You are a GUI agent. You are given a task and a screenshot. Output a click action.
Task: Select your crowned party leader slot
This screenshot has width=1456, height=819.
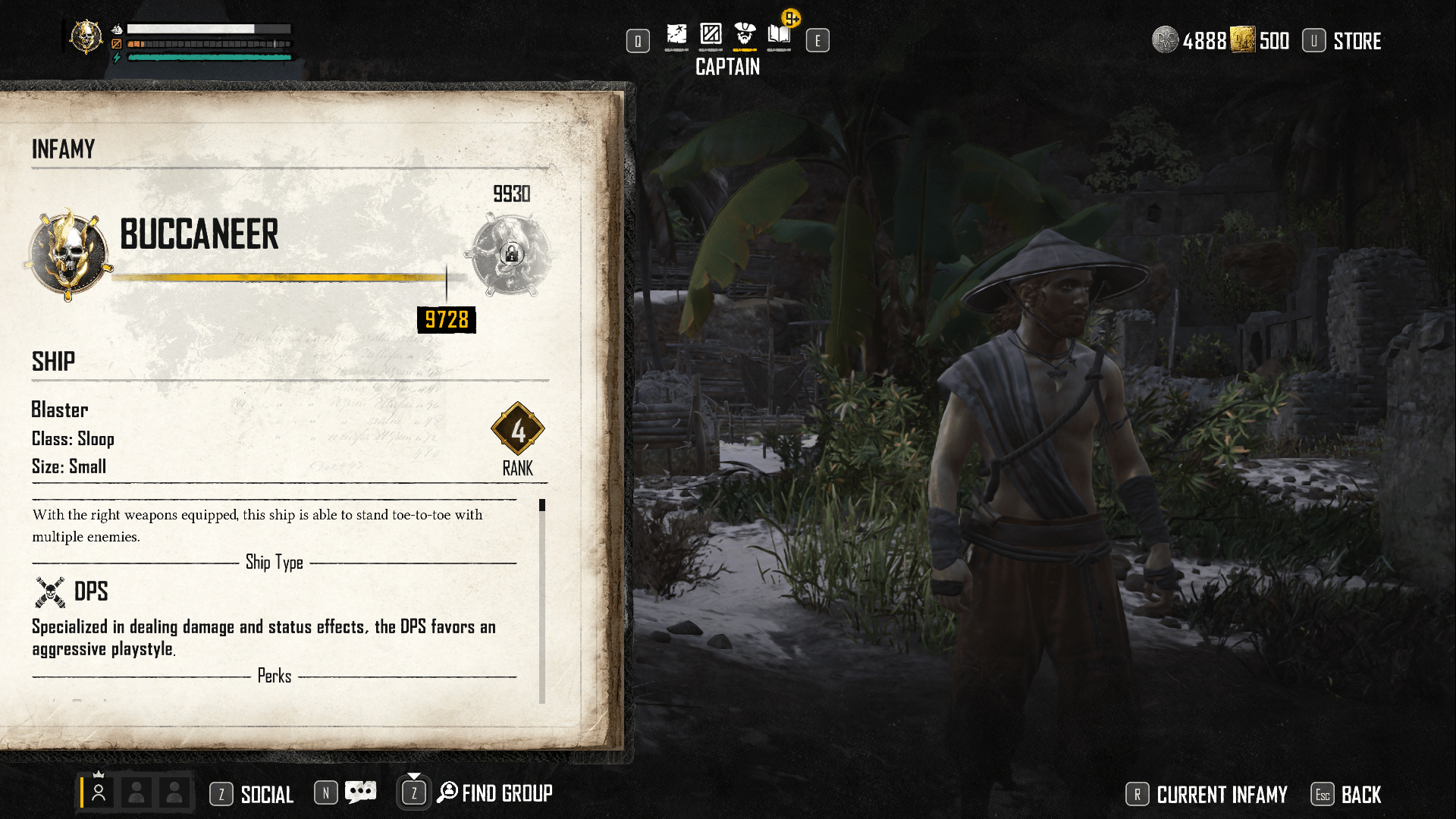[x=99, y=792]
